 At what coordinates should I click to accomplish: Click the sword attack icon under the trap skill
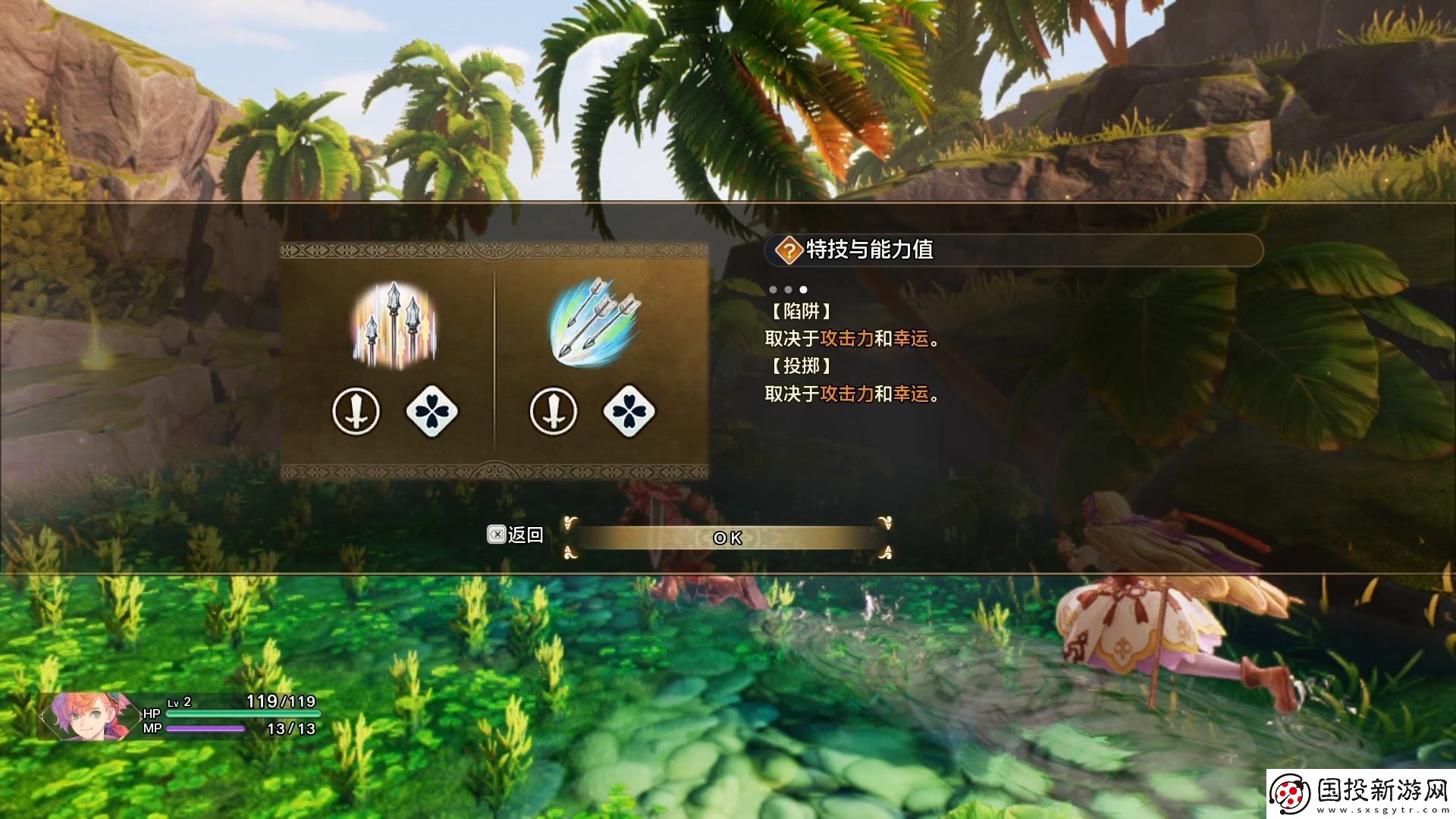click(357, 410)
